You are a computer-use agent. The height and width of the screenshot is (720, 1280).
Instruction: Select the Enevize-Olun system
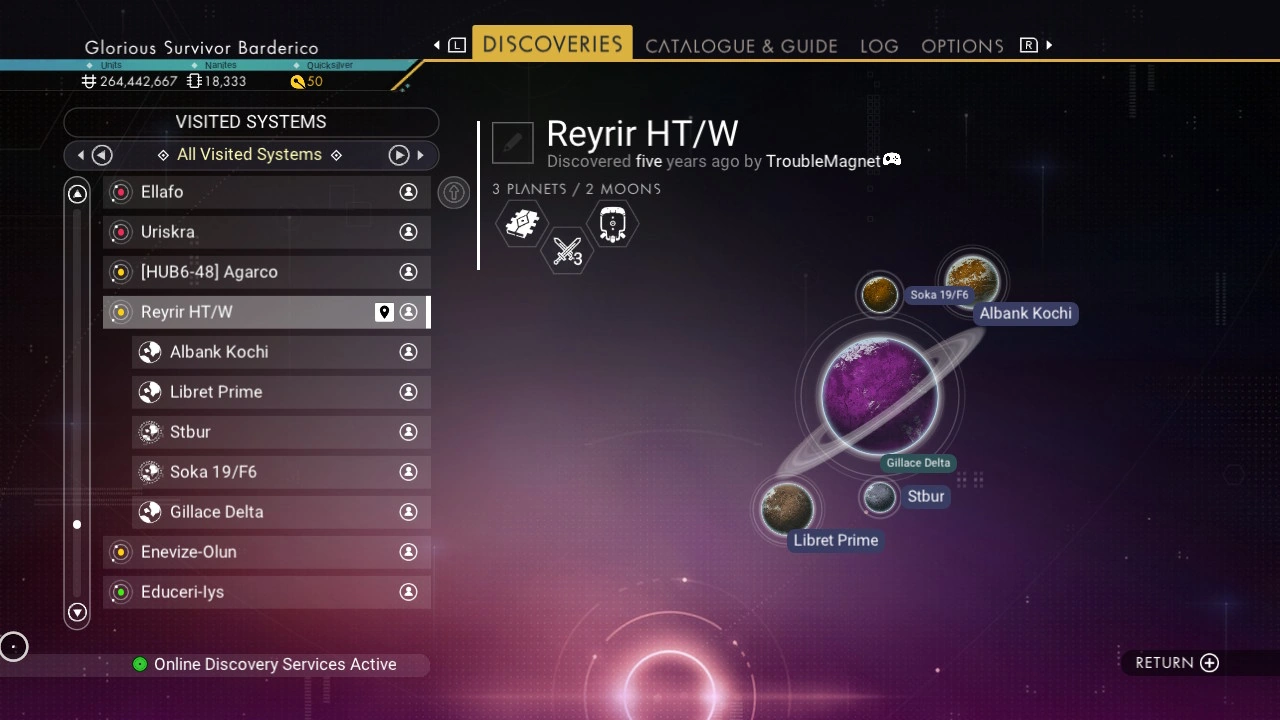(266, 552)
